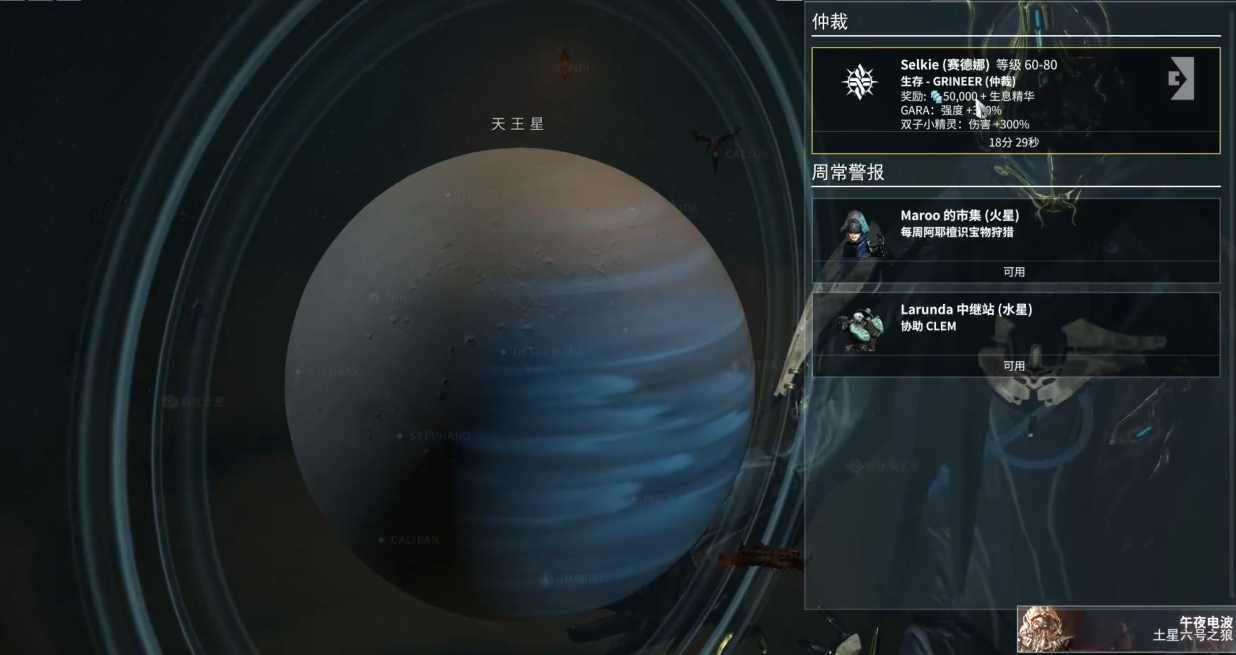Pick the Sycorax node on the planet
The height and width of the screenshot is (655, 1236).
(299, 371)
